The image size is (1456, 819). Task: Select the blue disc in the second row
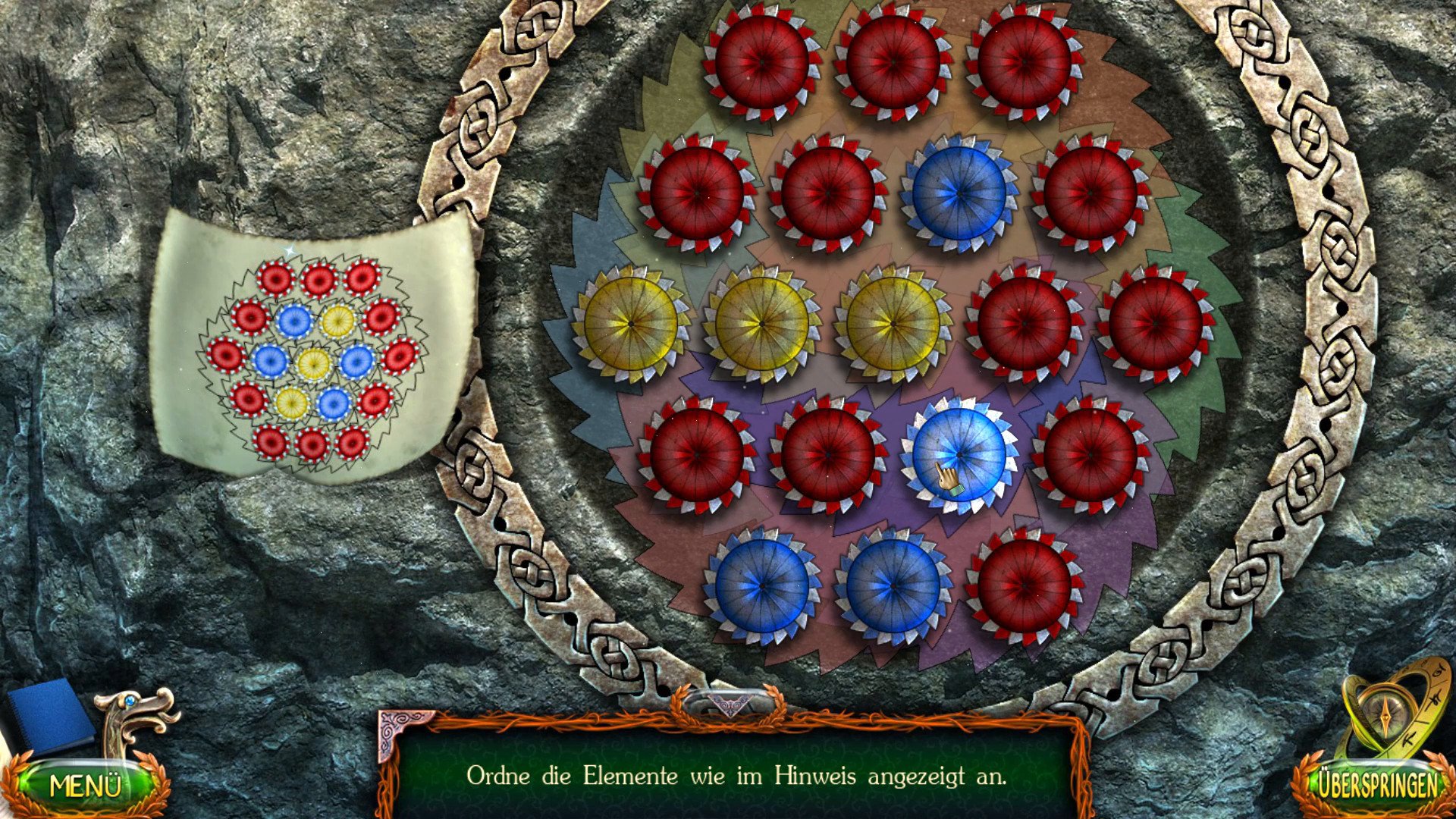[959, 193]
